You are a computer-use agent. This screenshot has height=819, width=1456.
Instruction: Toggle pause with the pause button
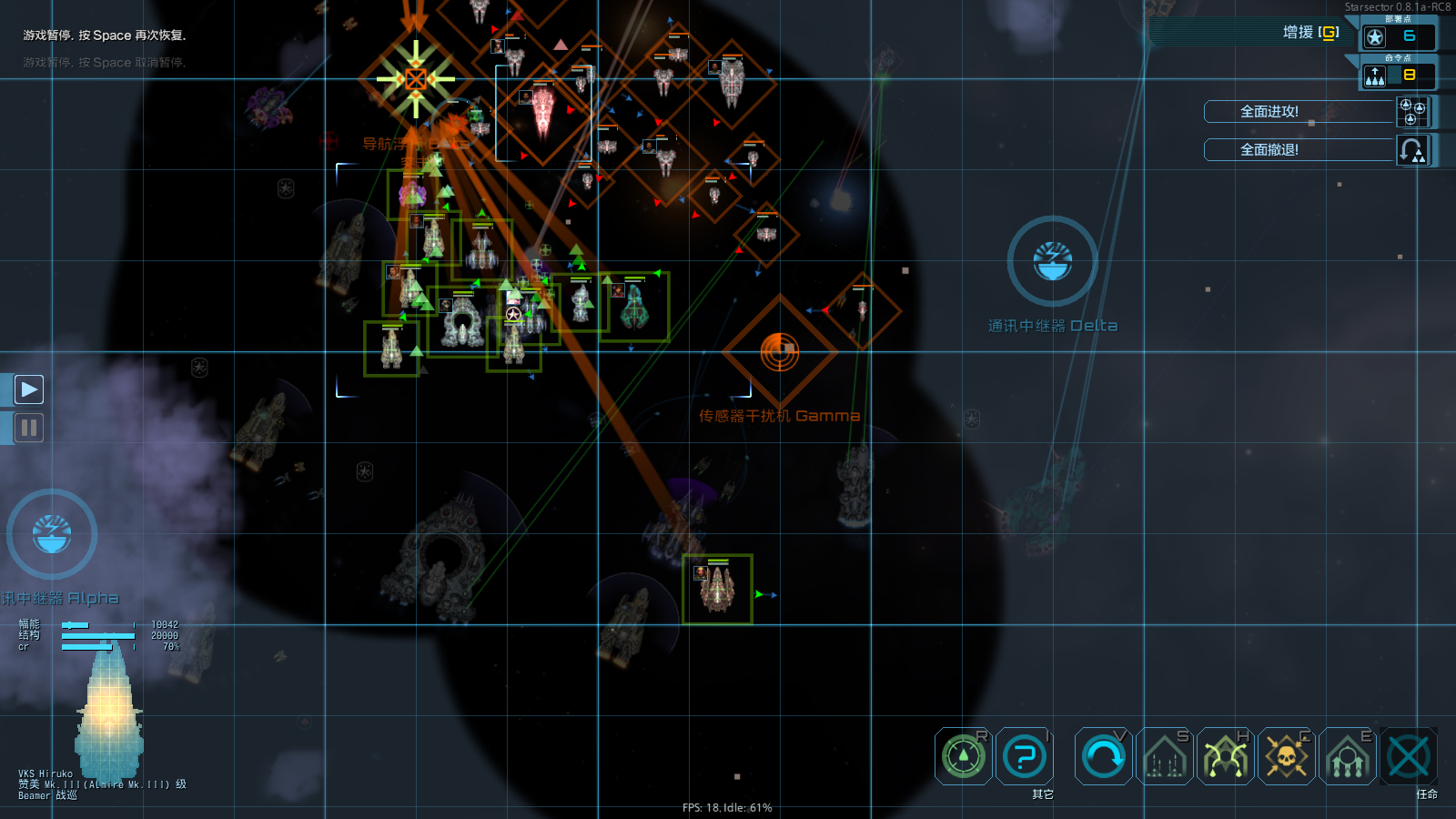[x=28, y=427]
